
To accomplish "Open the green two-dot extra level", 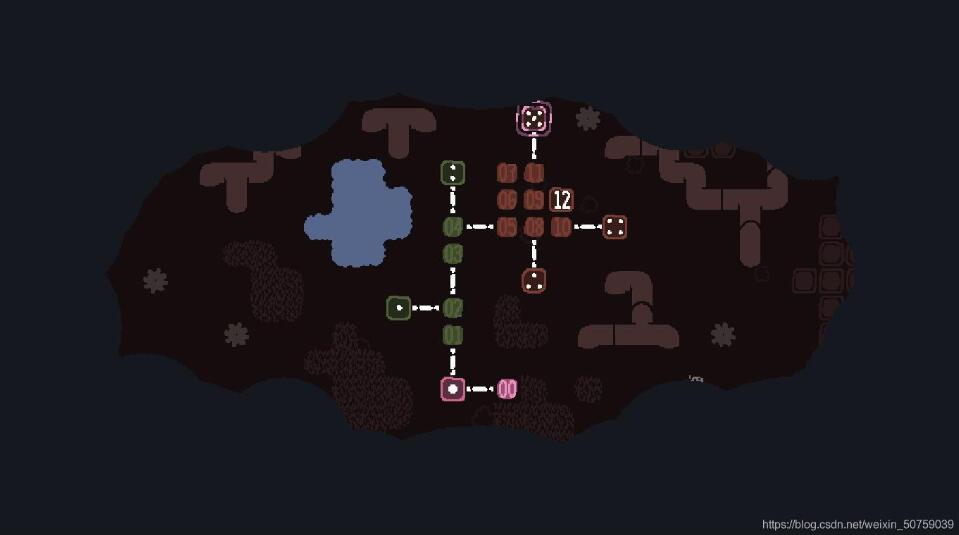I will [x=453, y=173].
